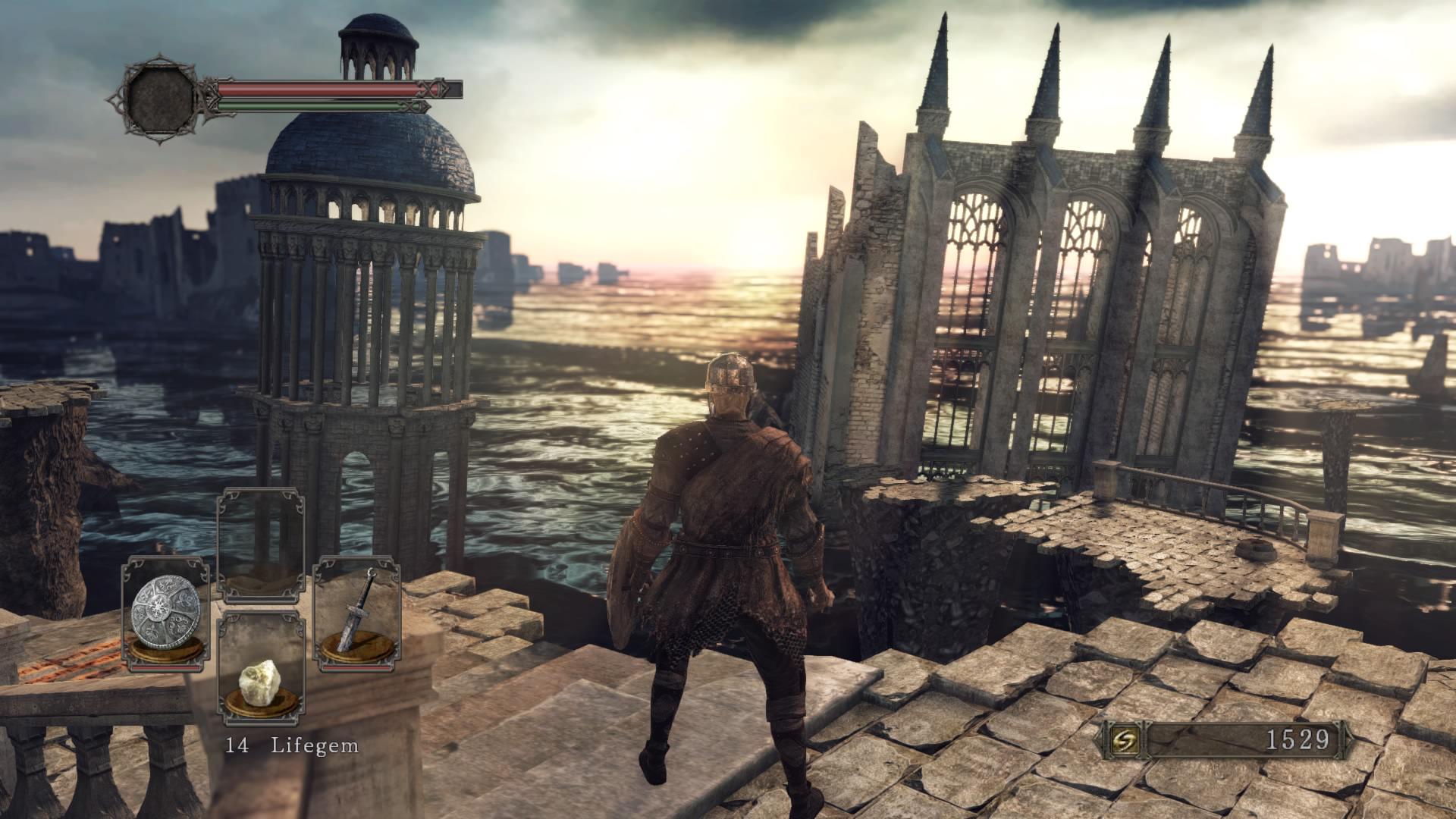This screenshot has width=1456, height=819.
Task: Click the Lifegem consumable item icon
Action: 261,683
